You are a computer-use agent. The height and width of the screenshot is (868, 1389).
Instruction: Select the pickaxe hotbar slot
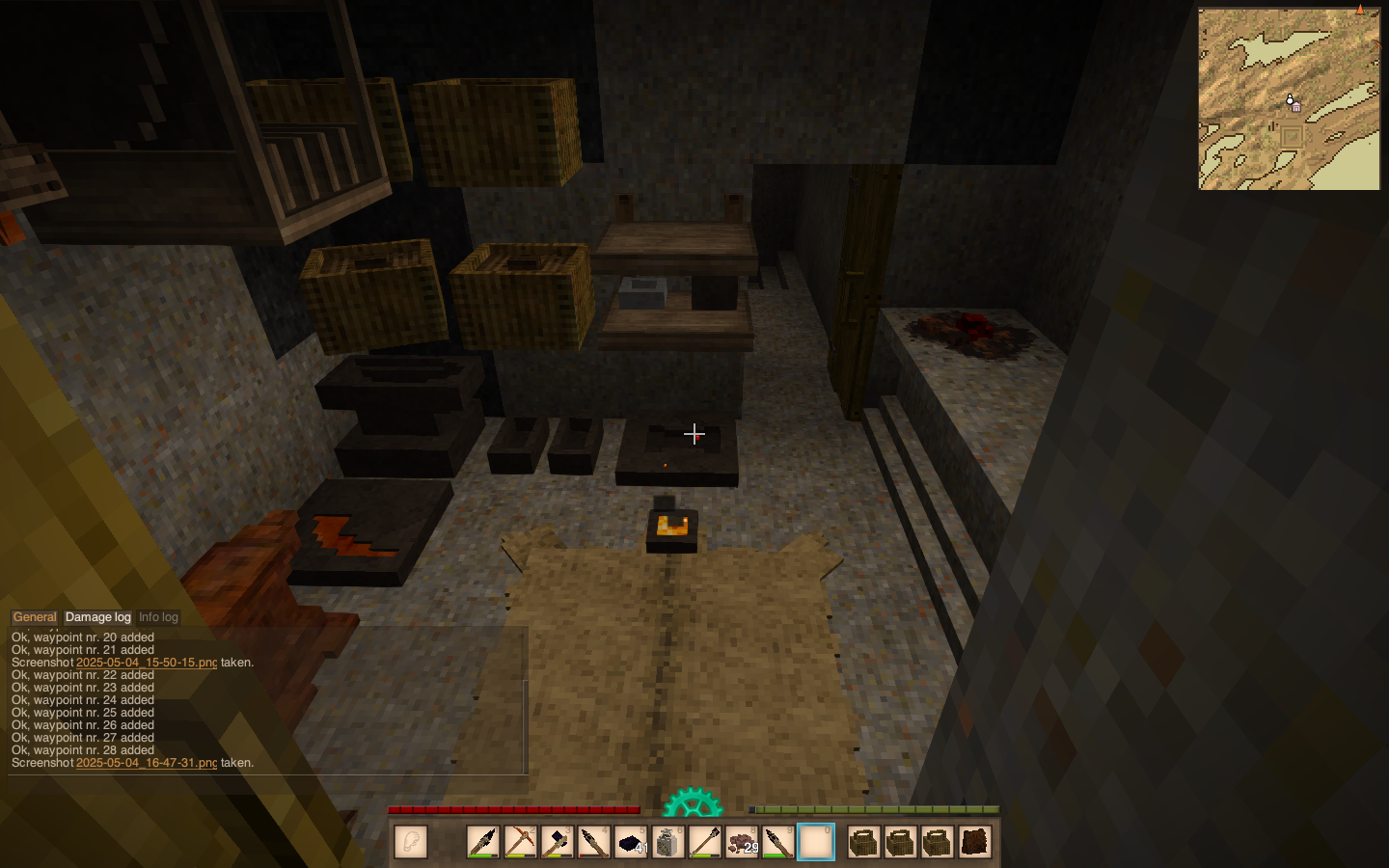pos(520,842)
